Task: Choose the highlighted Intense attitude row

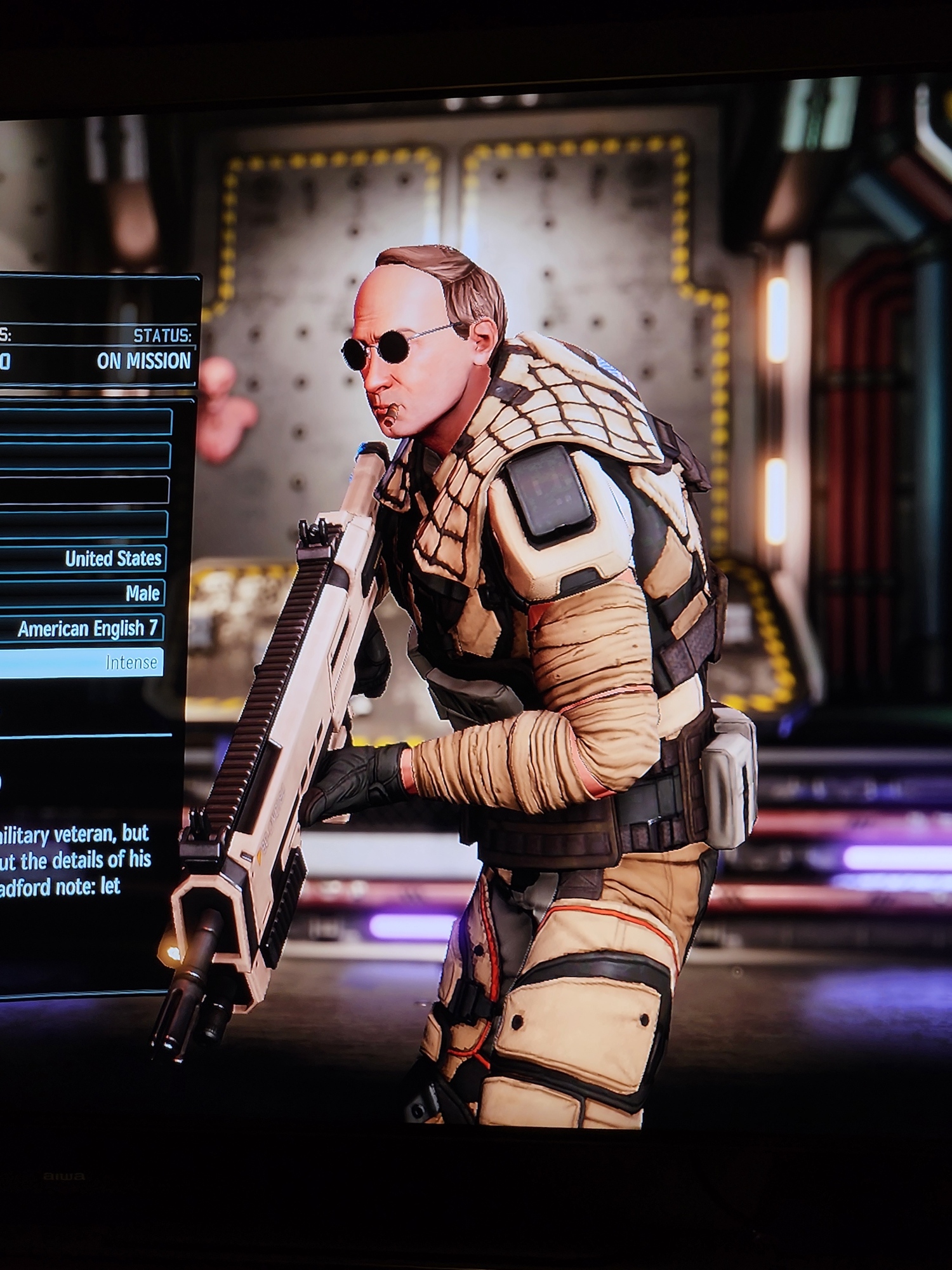Action: (86, 662)
